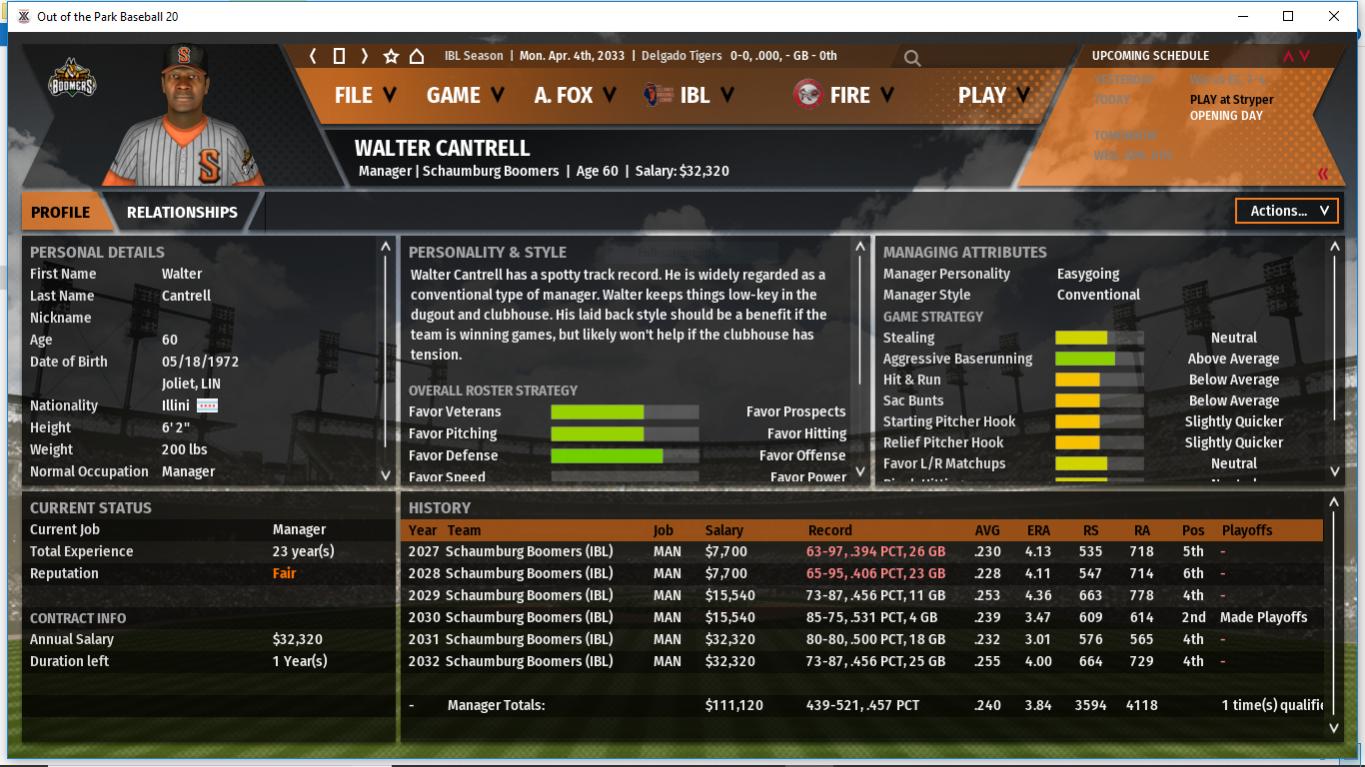The image size is (1365, 767).
Task: Open the FIRE team menu
Action: click(845, 95)
